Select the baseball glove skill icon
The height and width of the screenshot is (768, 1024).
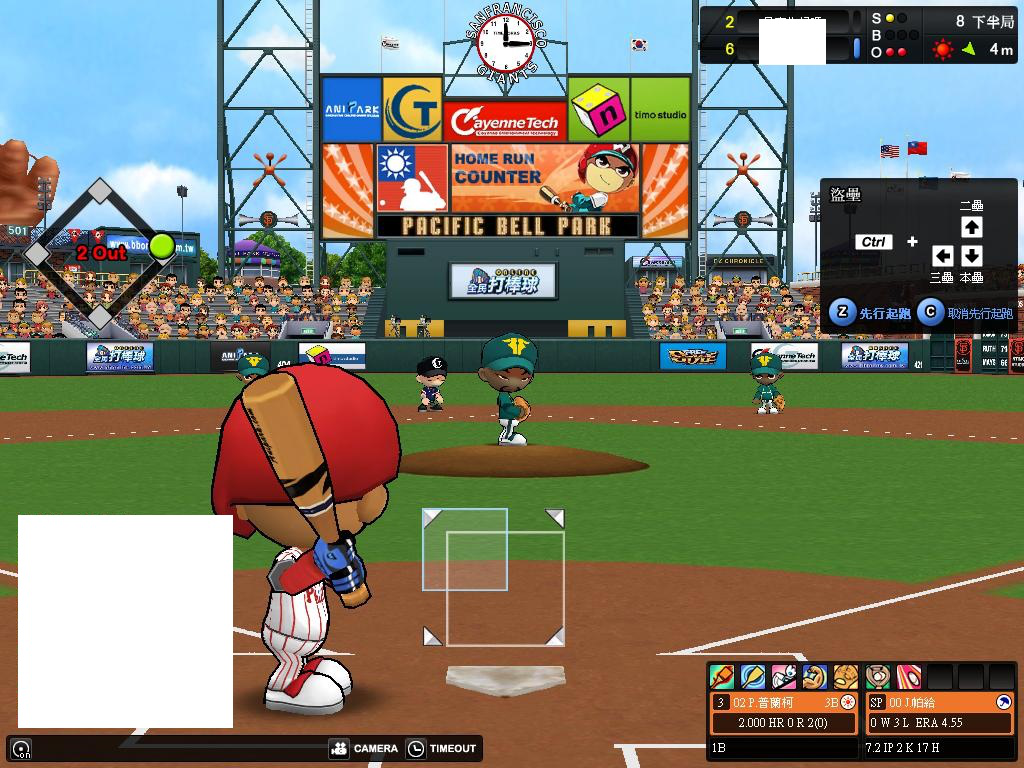pyautogui.click(x=846, y=677)
